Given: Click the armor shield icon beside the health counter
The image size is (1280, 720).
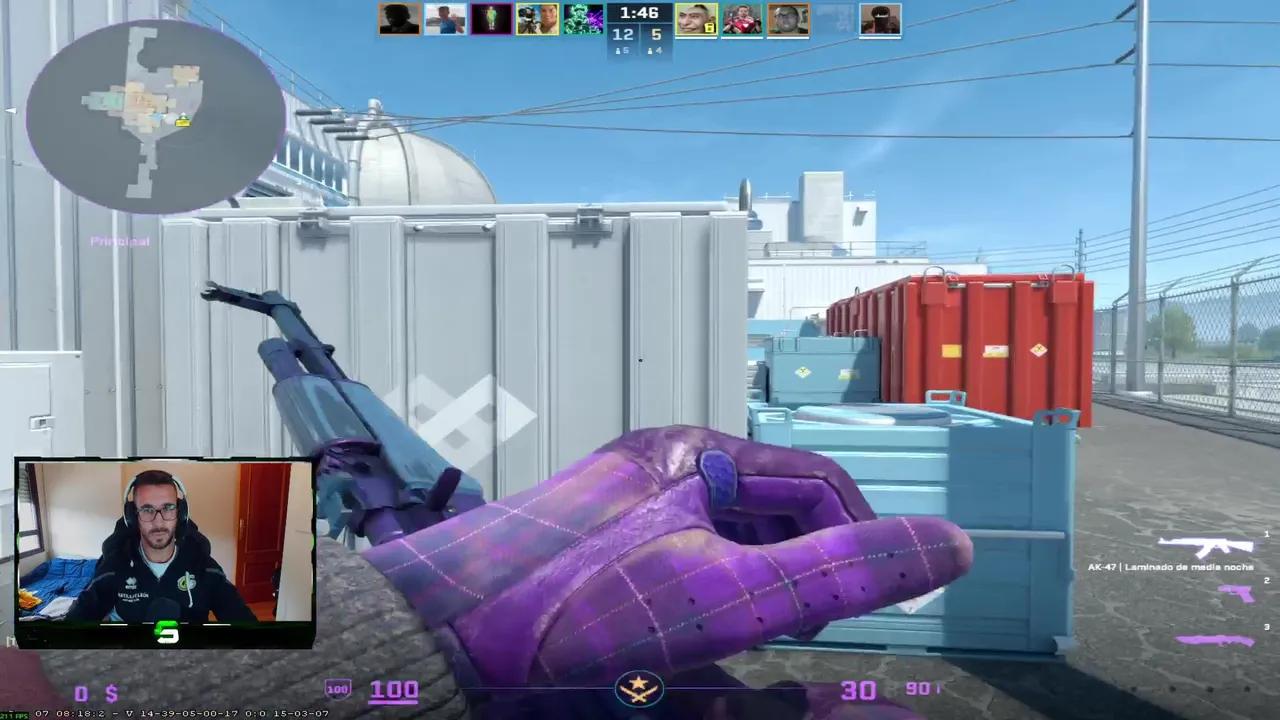Looking at the screenshot, I should (x=339, y=688).
